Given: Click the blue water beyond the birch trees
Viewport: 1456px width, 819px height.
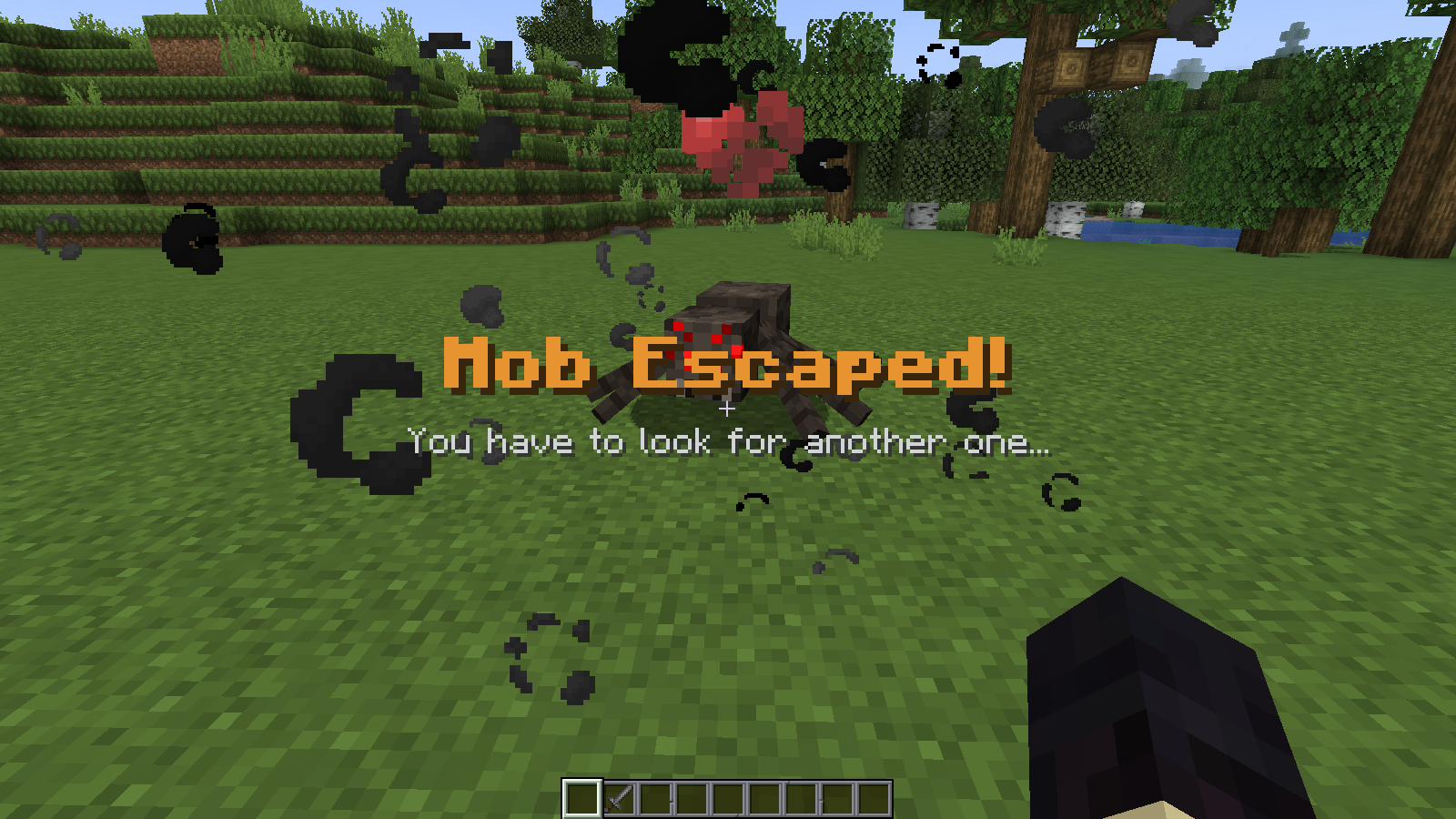Looking at the screenshot, I should (x=1147, y=232).
